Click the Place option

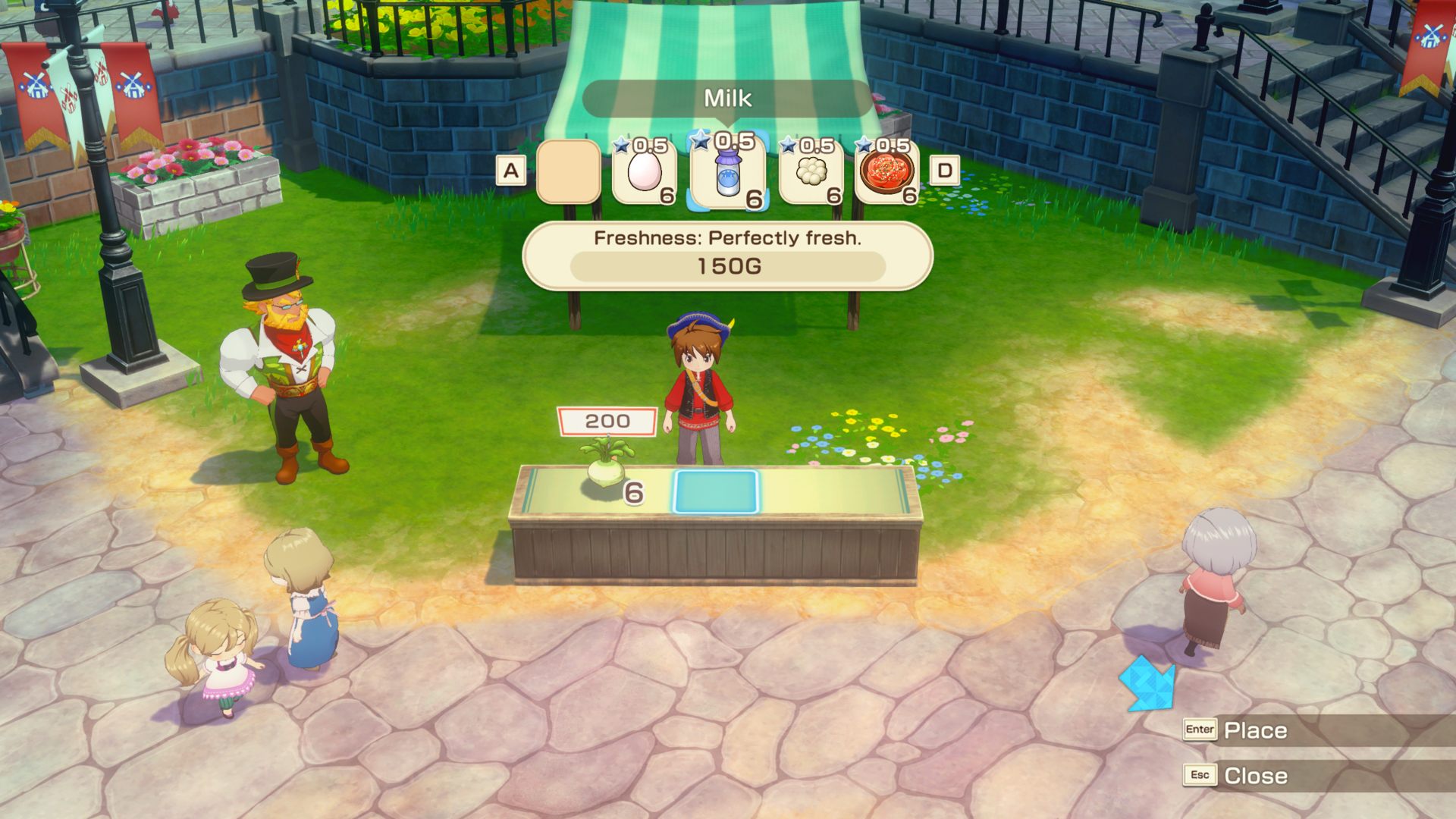[x=1254, y=730]
